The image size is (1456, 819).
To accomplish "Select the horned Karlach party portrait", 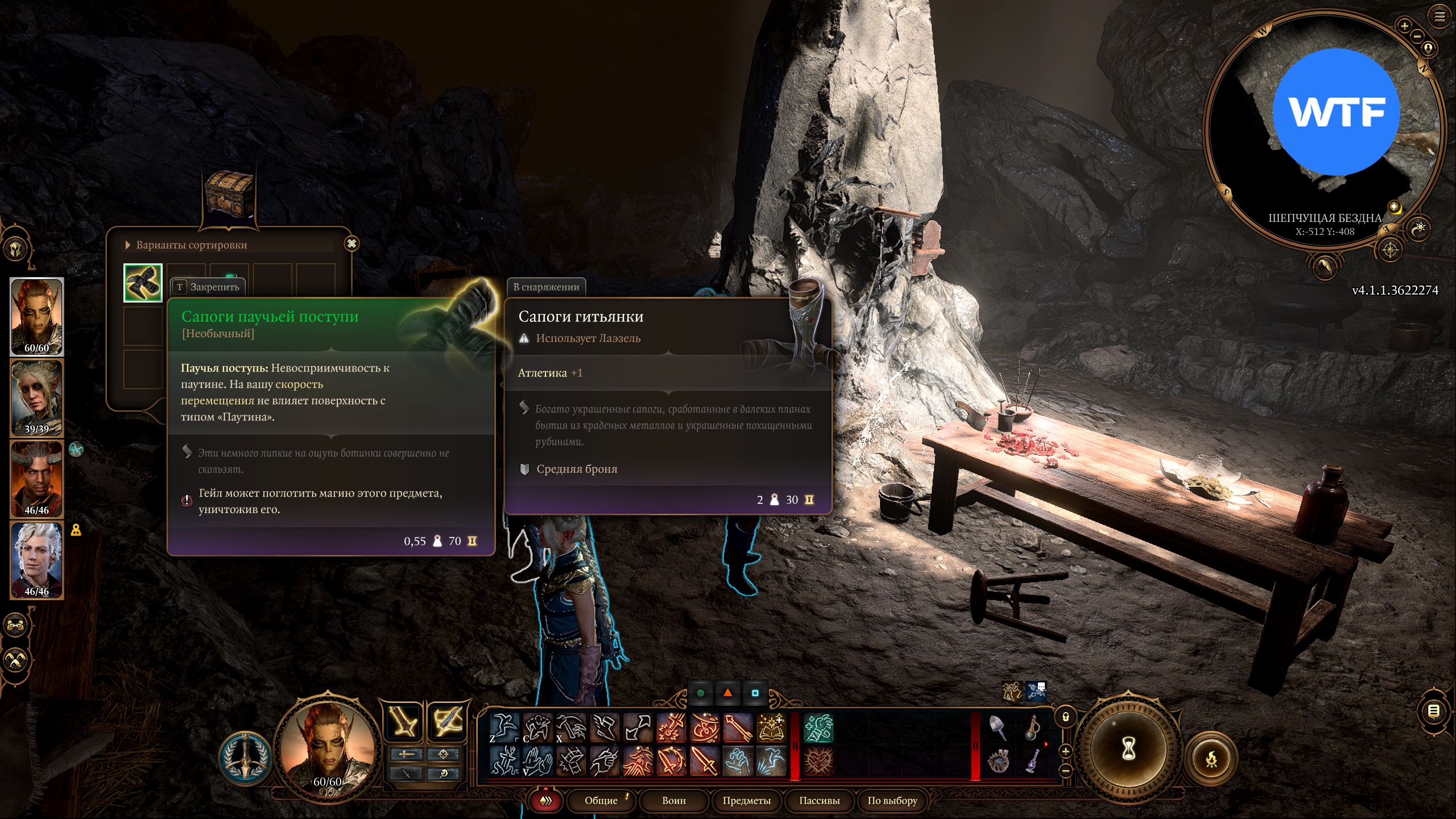I will [x=37, y=479].
